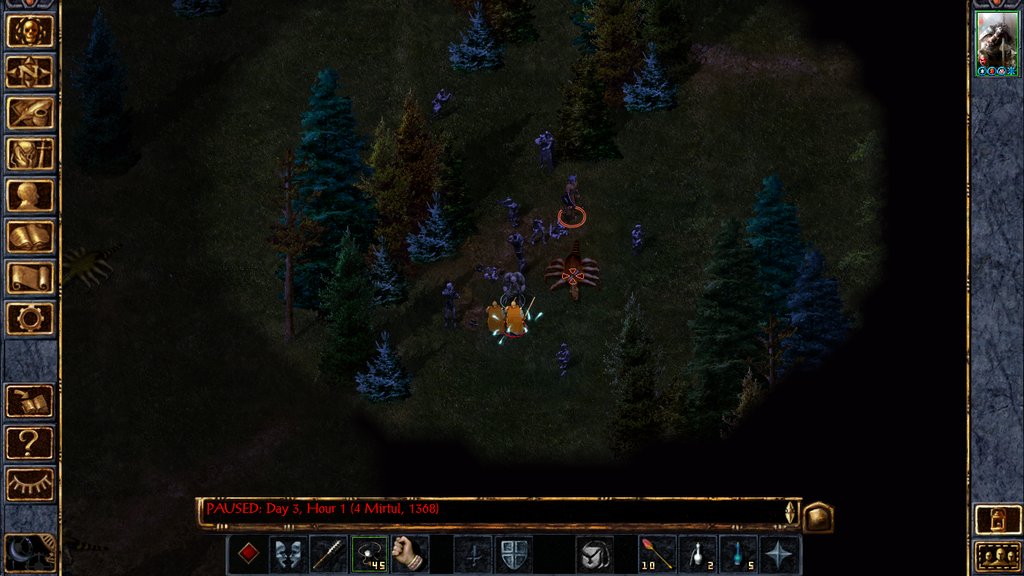Open the mage spellbook
Viewport: 1024px width, 576px height.
coord(30,237)
